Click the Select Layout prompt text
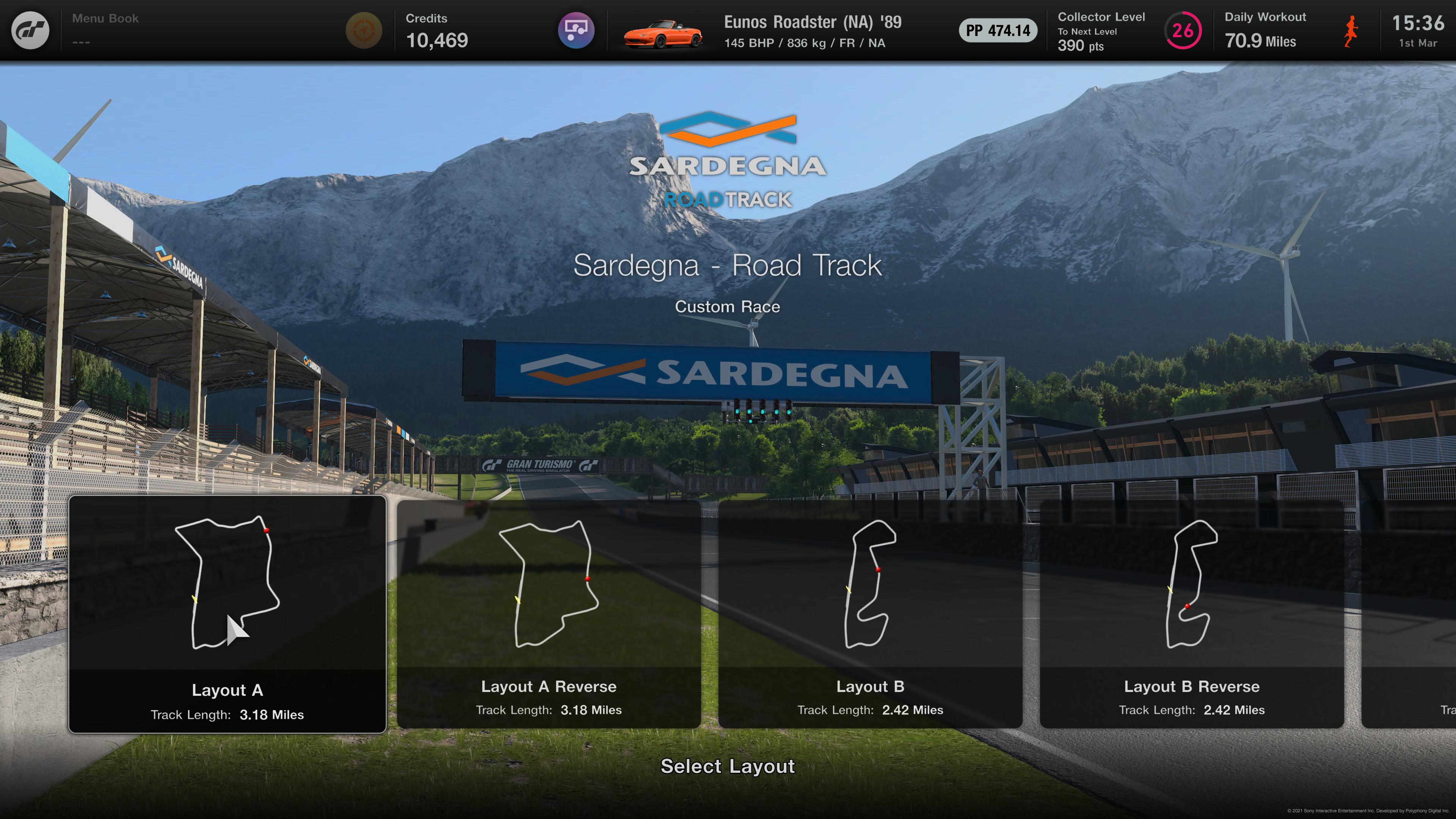This screenshot has height=819, width=1456. (x=728, y=767)
